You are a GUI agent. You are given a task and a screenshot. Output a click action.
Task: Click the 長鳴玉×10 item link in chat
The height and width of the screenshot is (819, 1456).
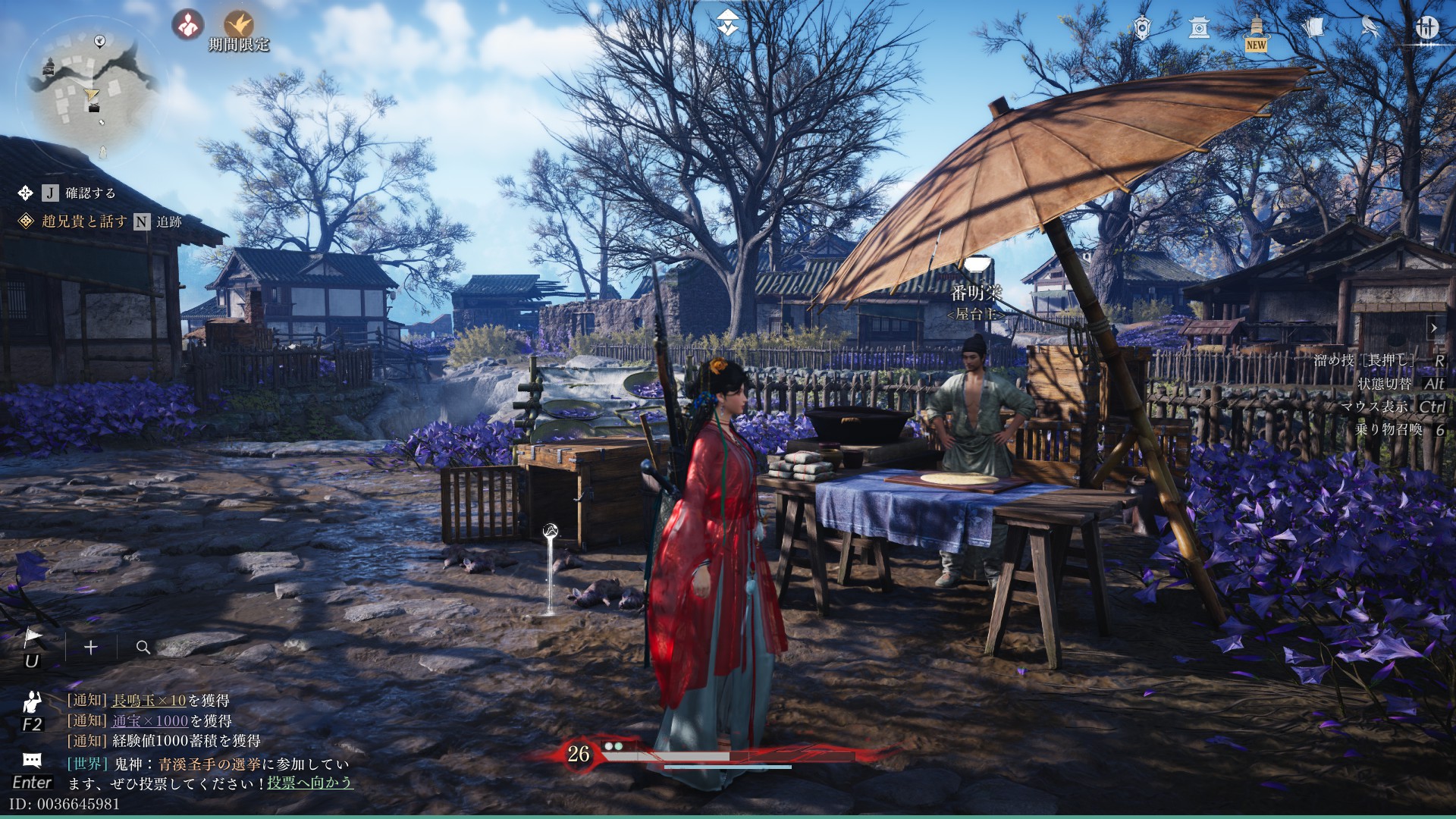149,701
